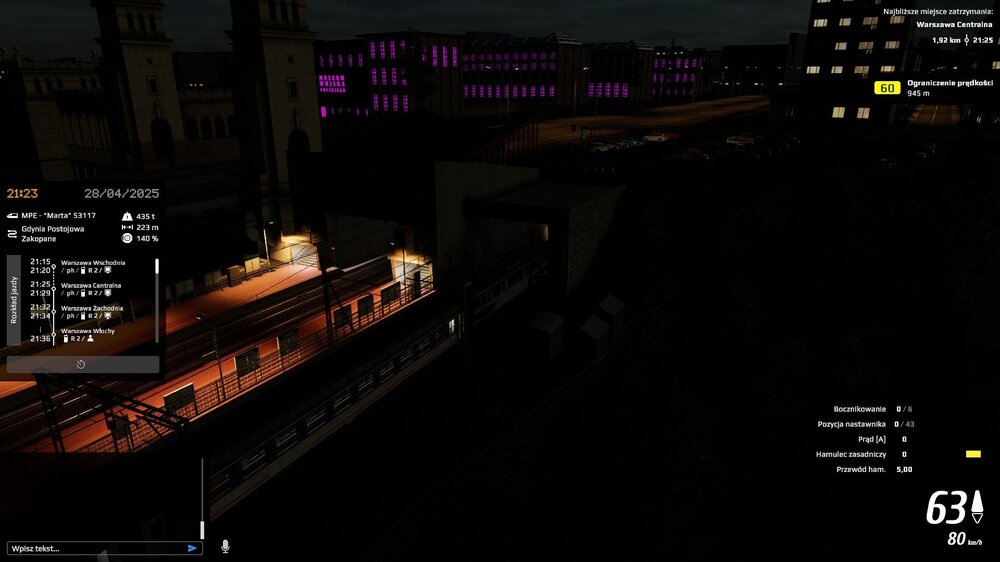Open the "Rozkład jazdy" timetable tab
The width and height of the screenshot is (1000, 562).
point(13,300)
